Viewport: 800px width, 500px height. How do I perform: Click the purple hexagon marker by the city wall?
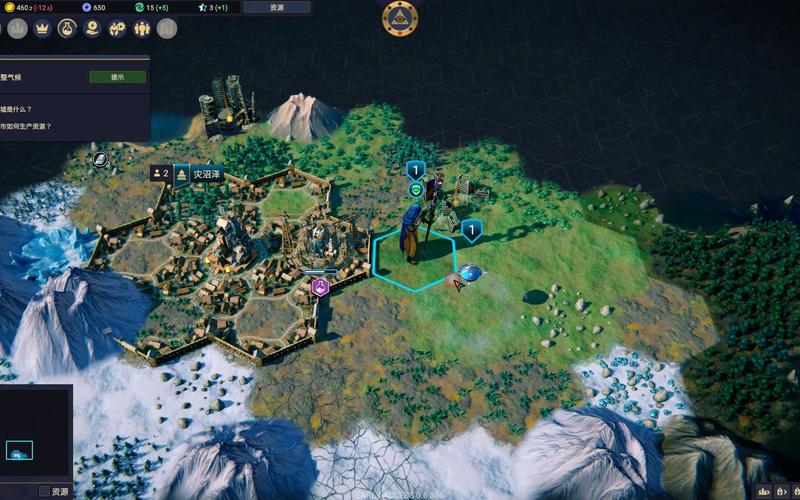[320, 288]
